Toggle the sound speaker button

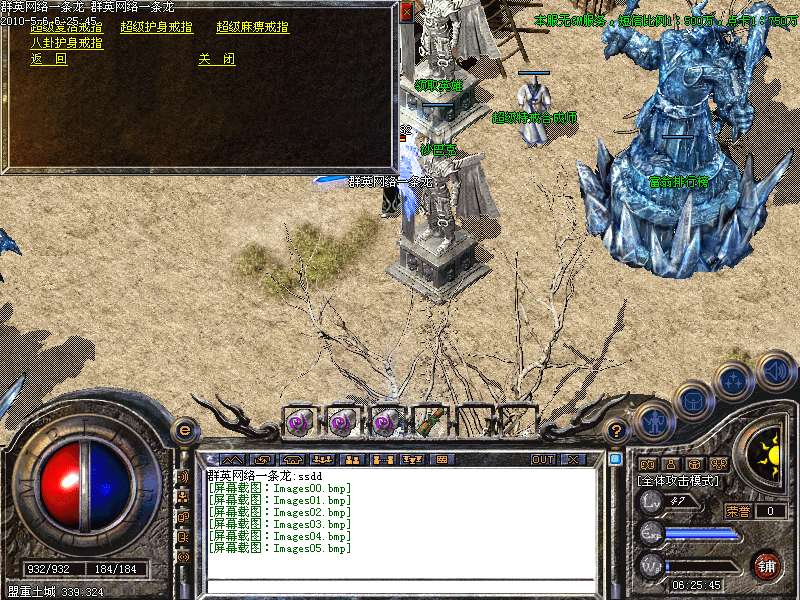(775, 370)
